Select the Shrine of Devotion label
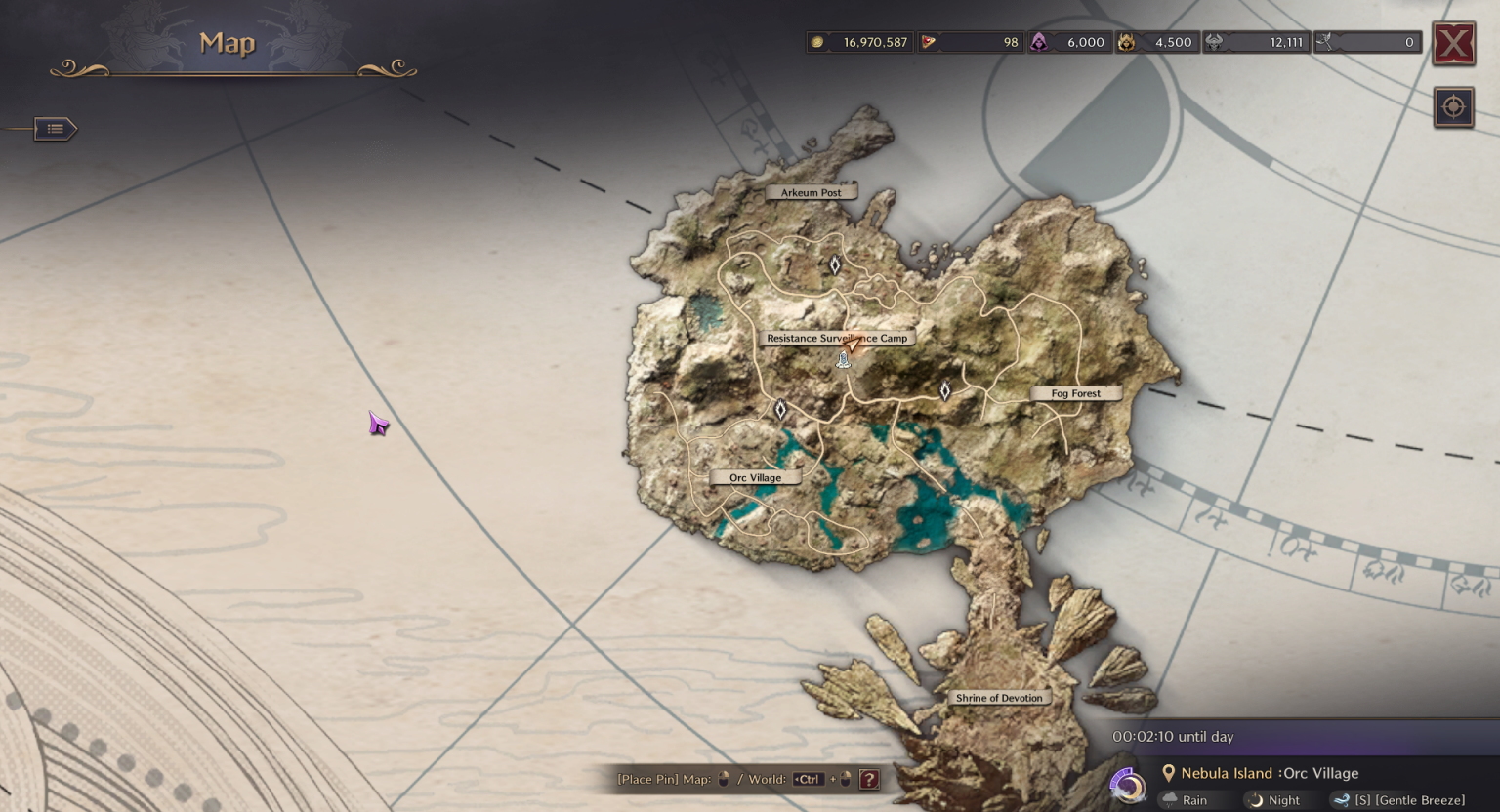 [x=998, y=697]
